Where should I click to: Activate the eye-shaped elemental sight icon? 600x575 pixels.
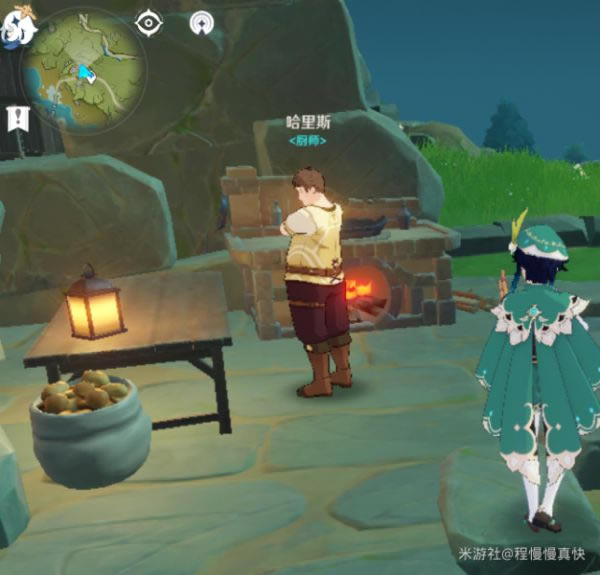pyautogui.click(x=149, y=22)
